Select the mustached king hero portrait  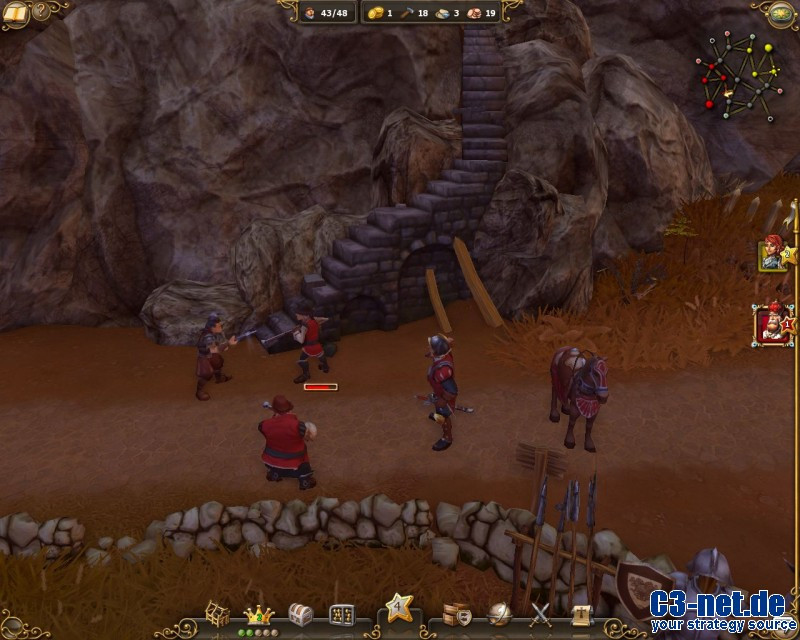(770, 325)
